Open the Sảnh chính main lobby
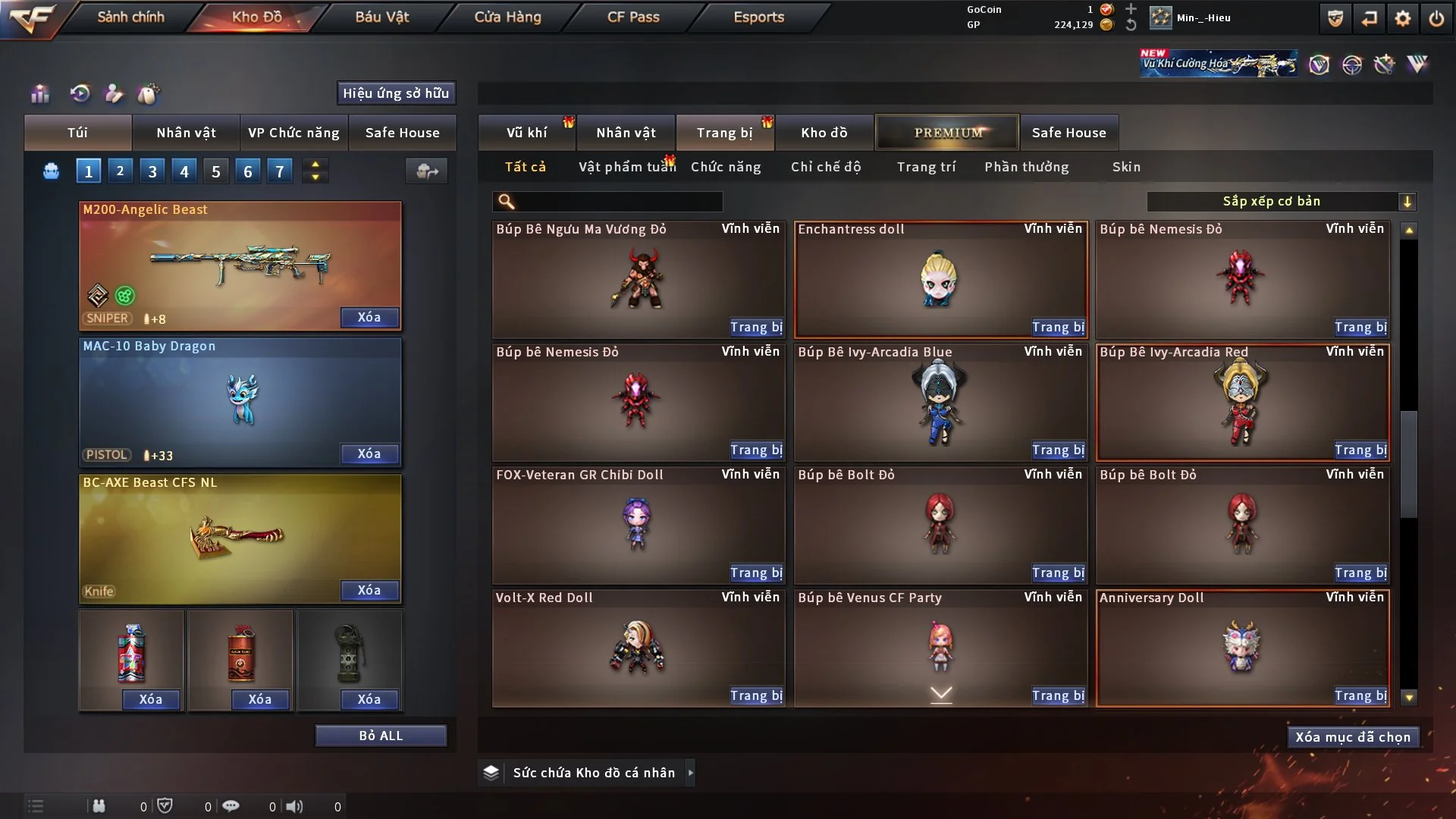The width and height of the screenshot is (1456, 819). 130,17
